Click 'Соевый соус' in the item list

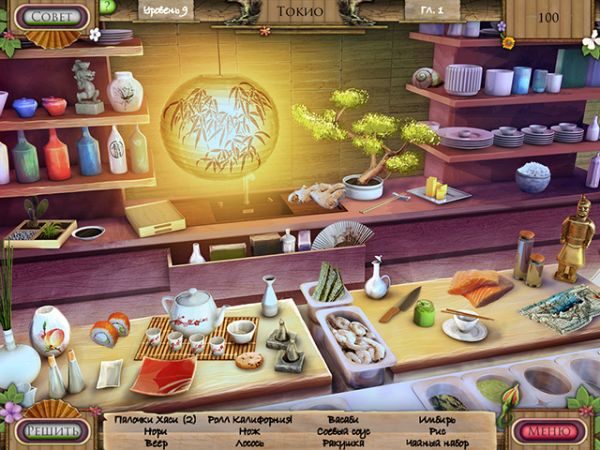pos(345,431)
